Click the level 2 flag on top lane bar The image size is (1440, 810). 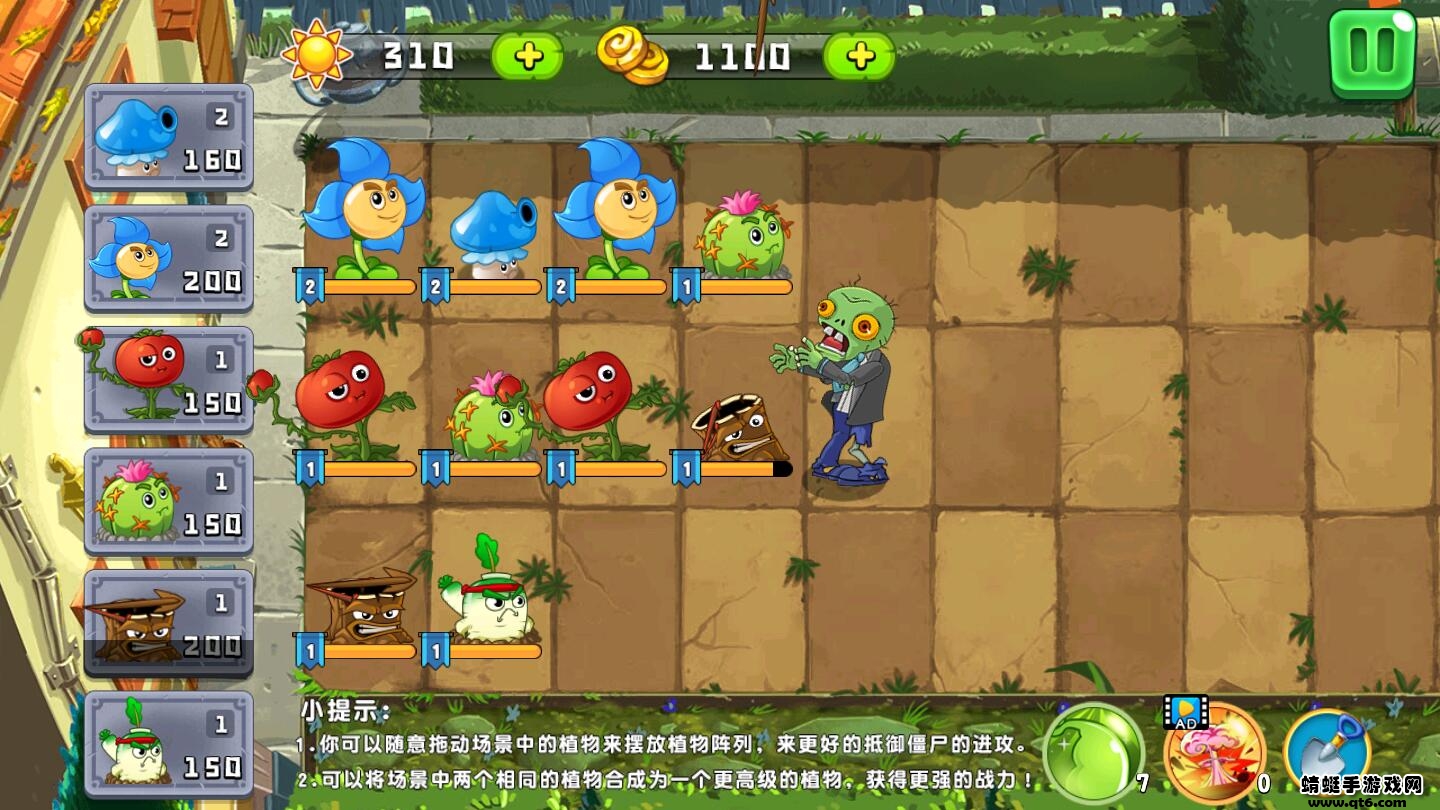(311, 287)
